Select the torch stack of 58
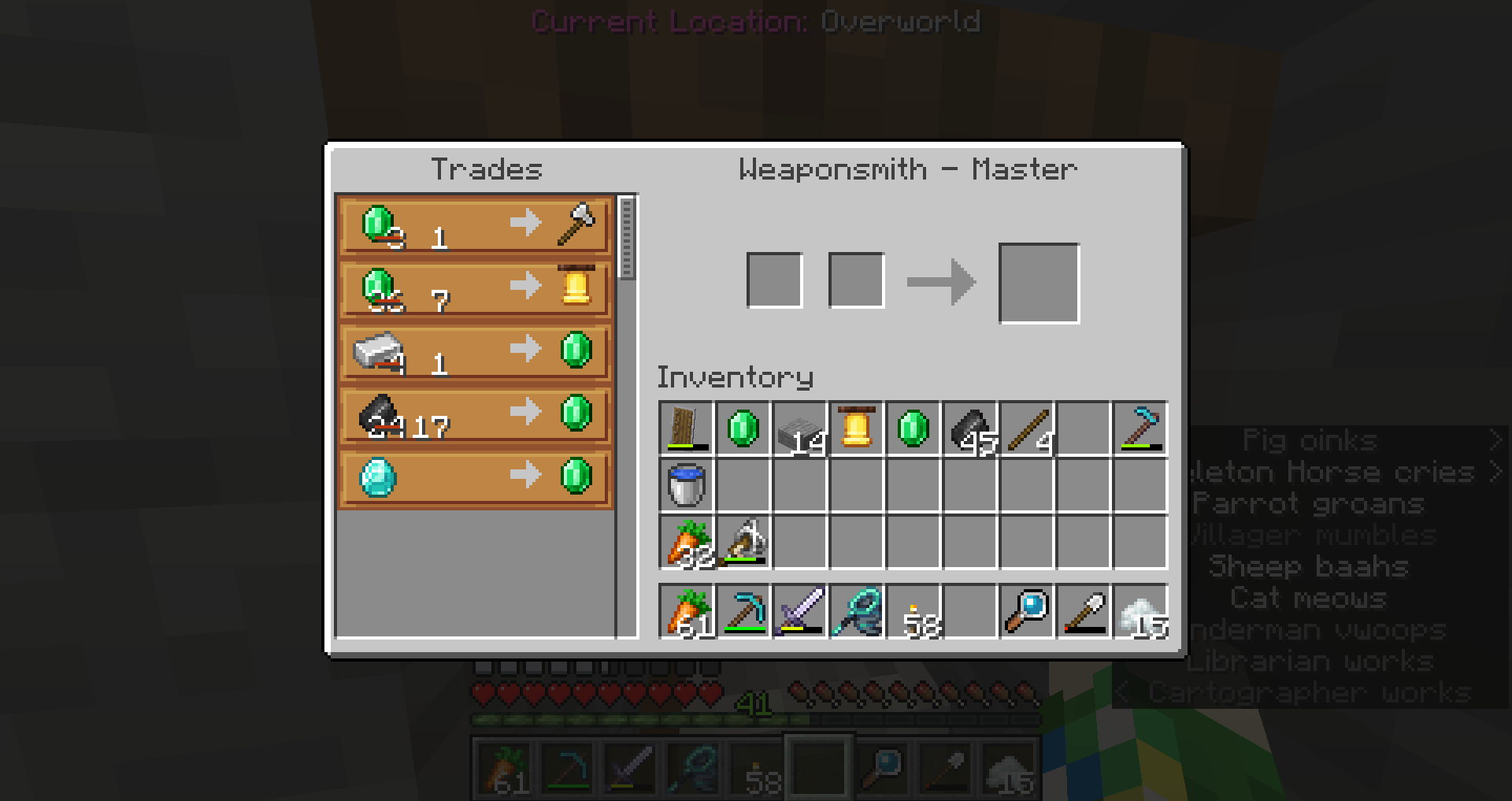The height and width of the screenshot is (801, 1512). [913, 612]
